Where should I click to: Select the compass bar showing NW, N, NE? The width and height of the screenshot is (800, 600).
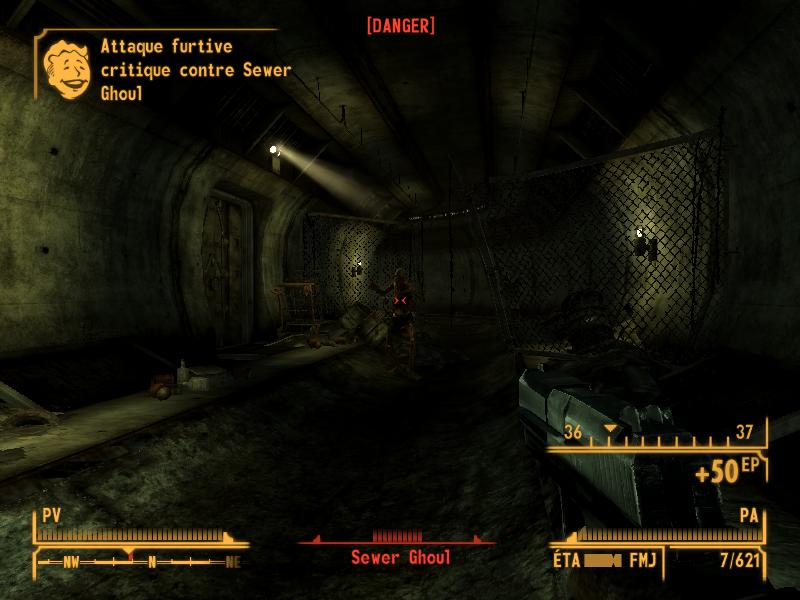(x=140, y=562)
